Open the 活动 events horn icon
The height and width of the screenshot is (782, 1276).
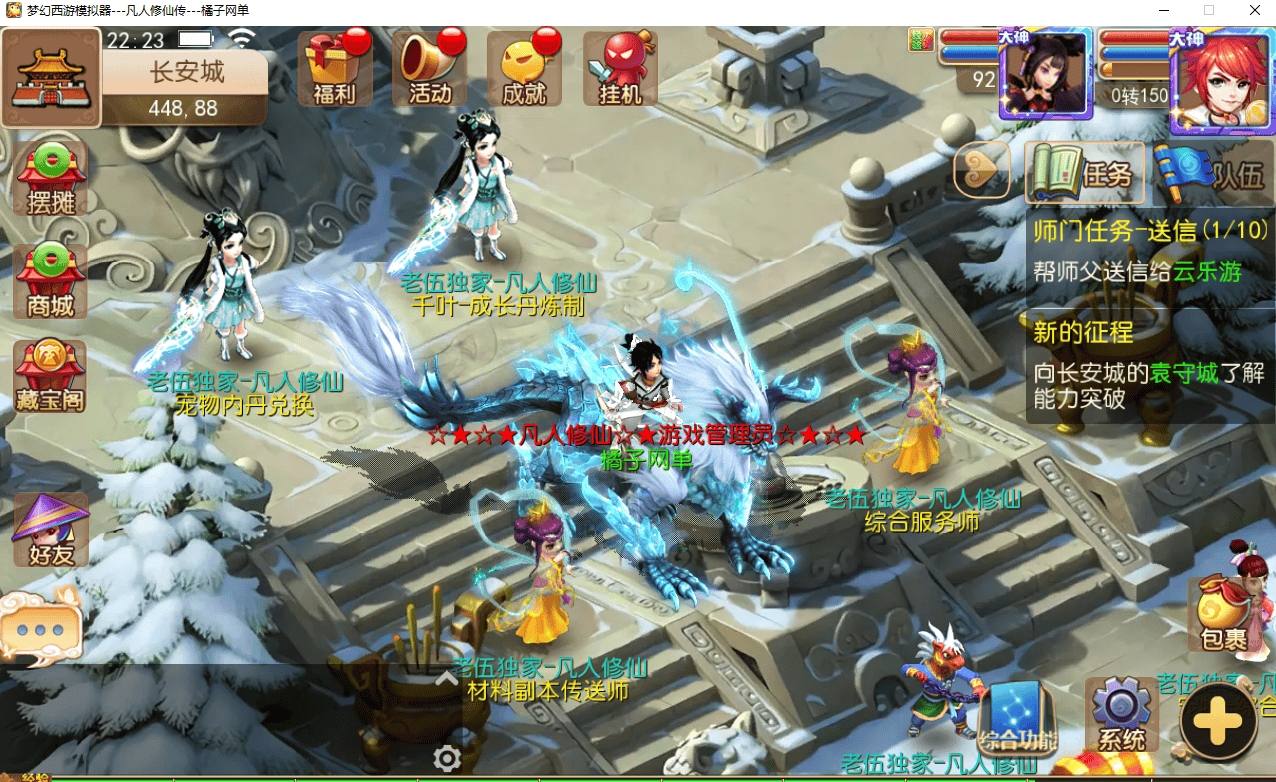pos(430,70)
